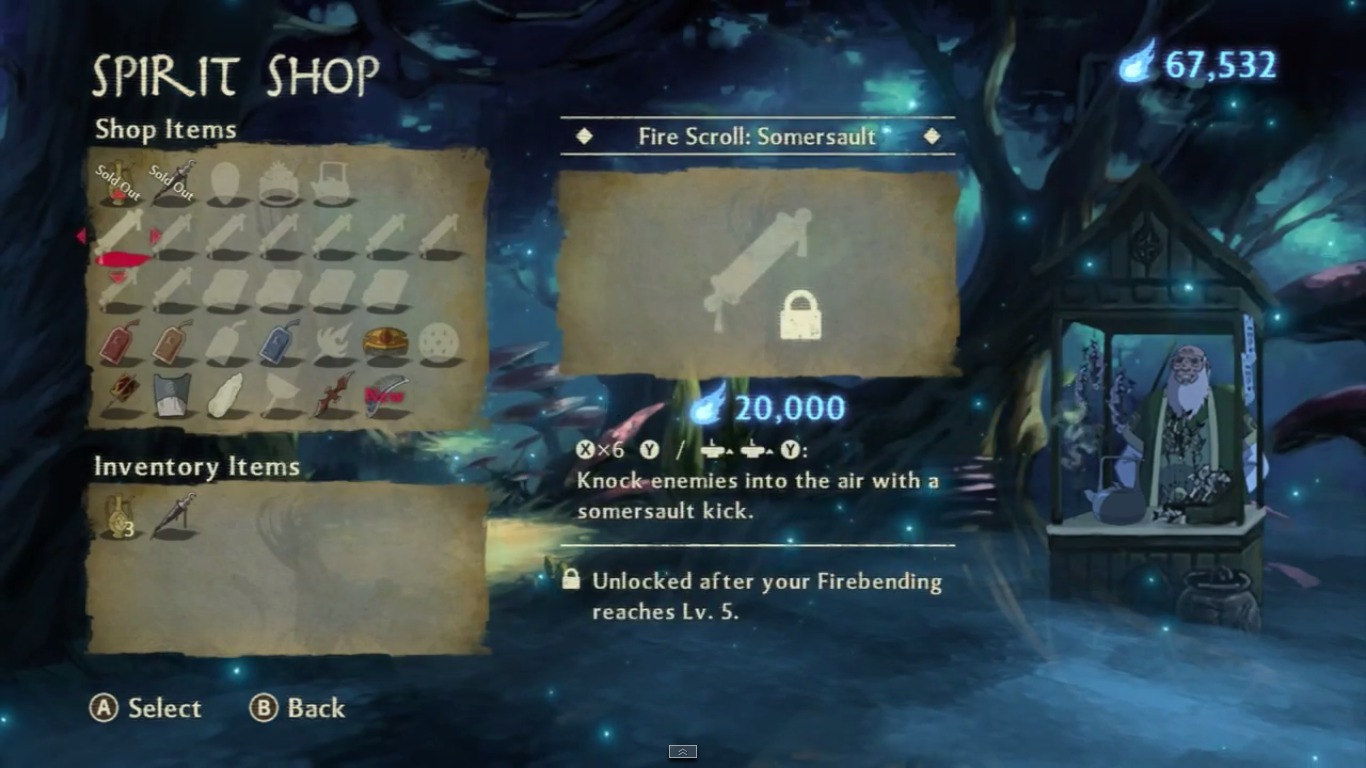Choose the red winged dagger item
Viewport: 1366px width, 768px height.
(x=332, y=395)
